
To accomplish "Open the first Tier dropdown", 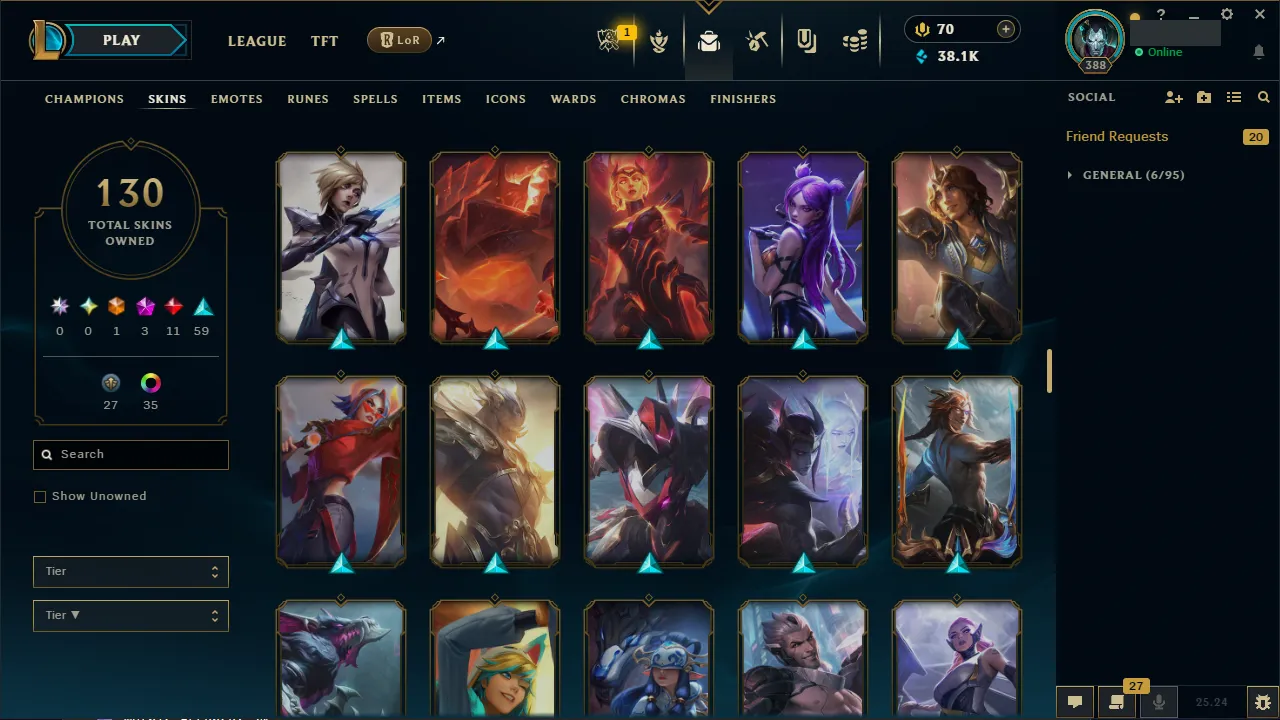I will click(x=130, y=571).
